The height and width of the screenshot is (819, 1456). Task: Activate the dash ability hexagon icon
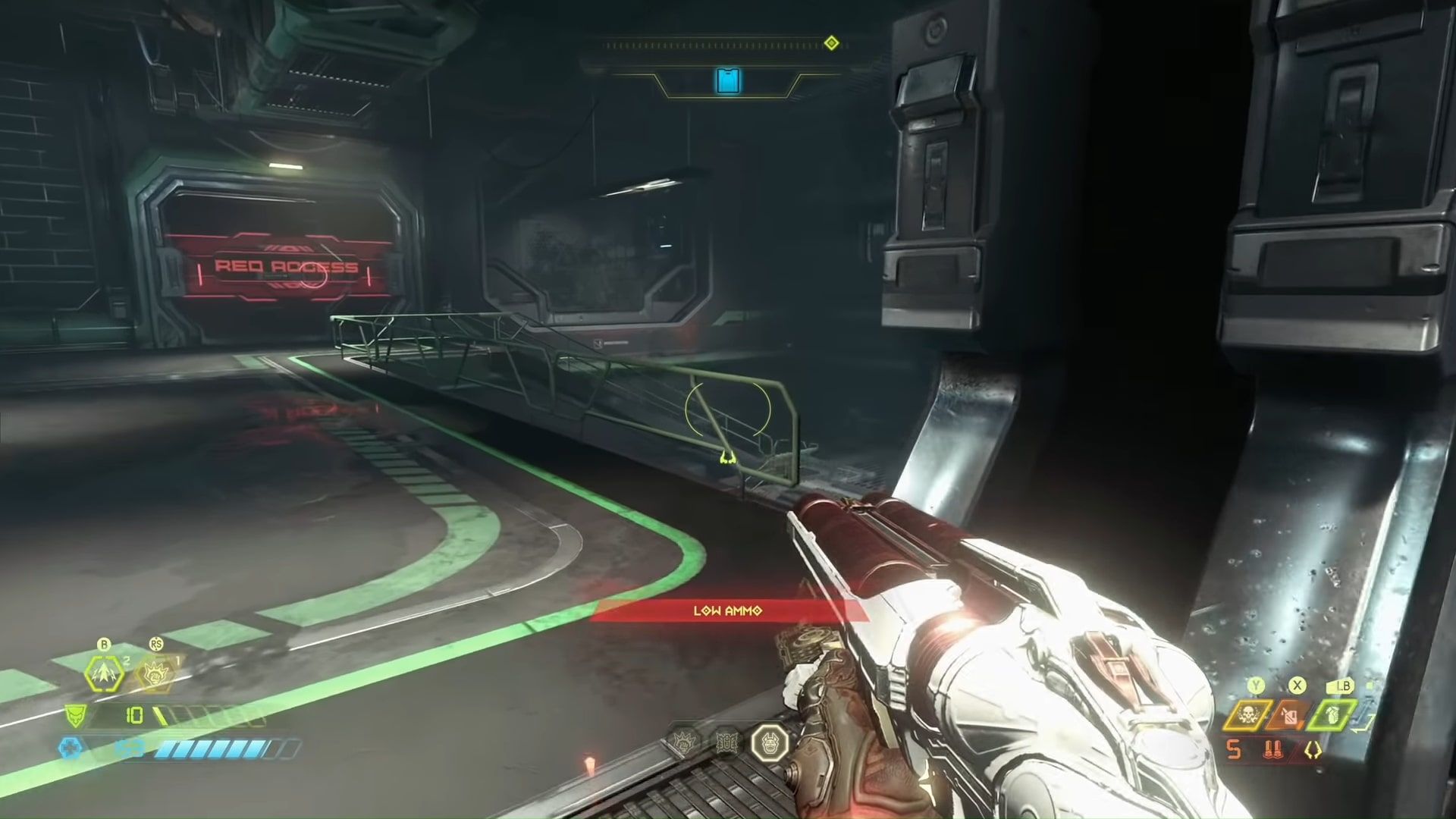pyautogui.click(x=105, y=673)
